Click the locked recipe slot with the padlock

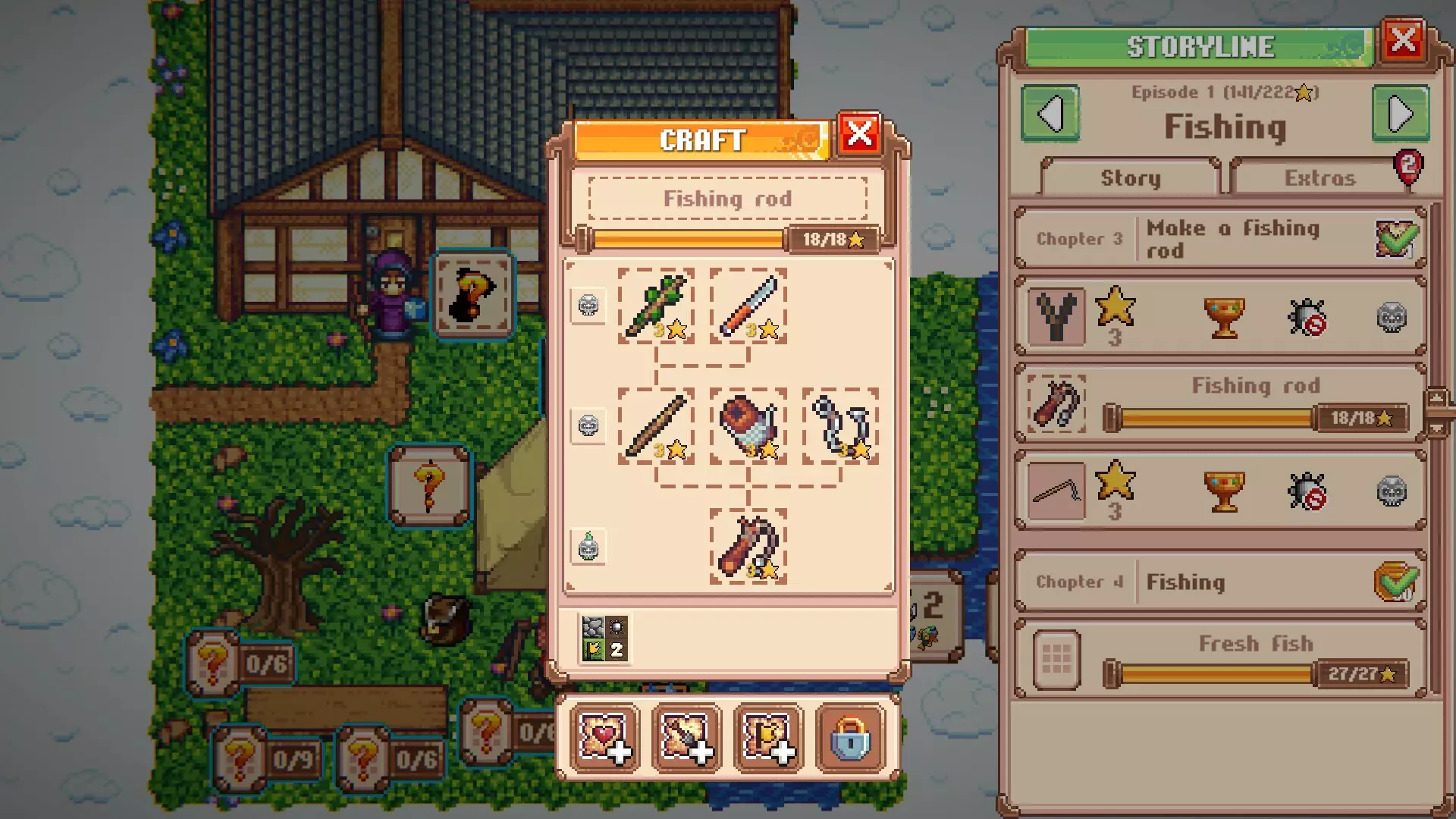click(x=851, y=738)
